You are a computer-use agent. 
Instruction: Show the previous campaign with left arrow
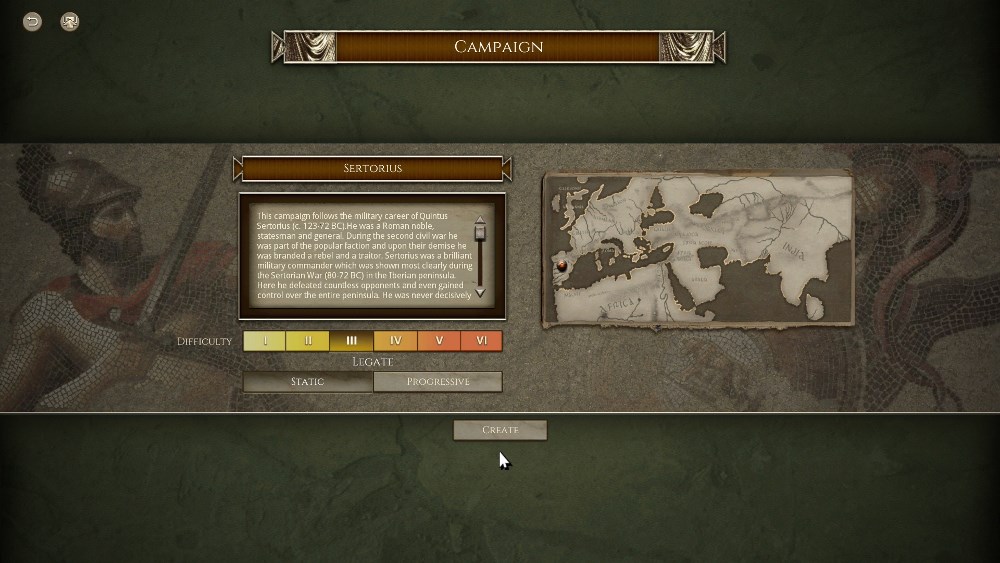point(238,169)
